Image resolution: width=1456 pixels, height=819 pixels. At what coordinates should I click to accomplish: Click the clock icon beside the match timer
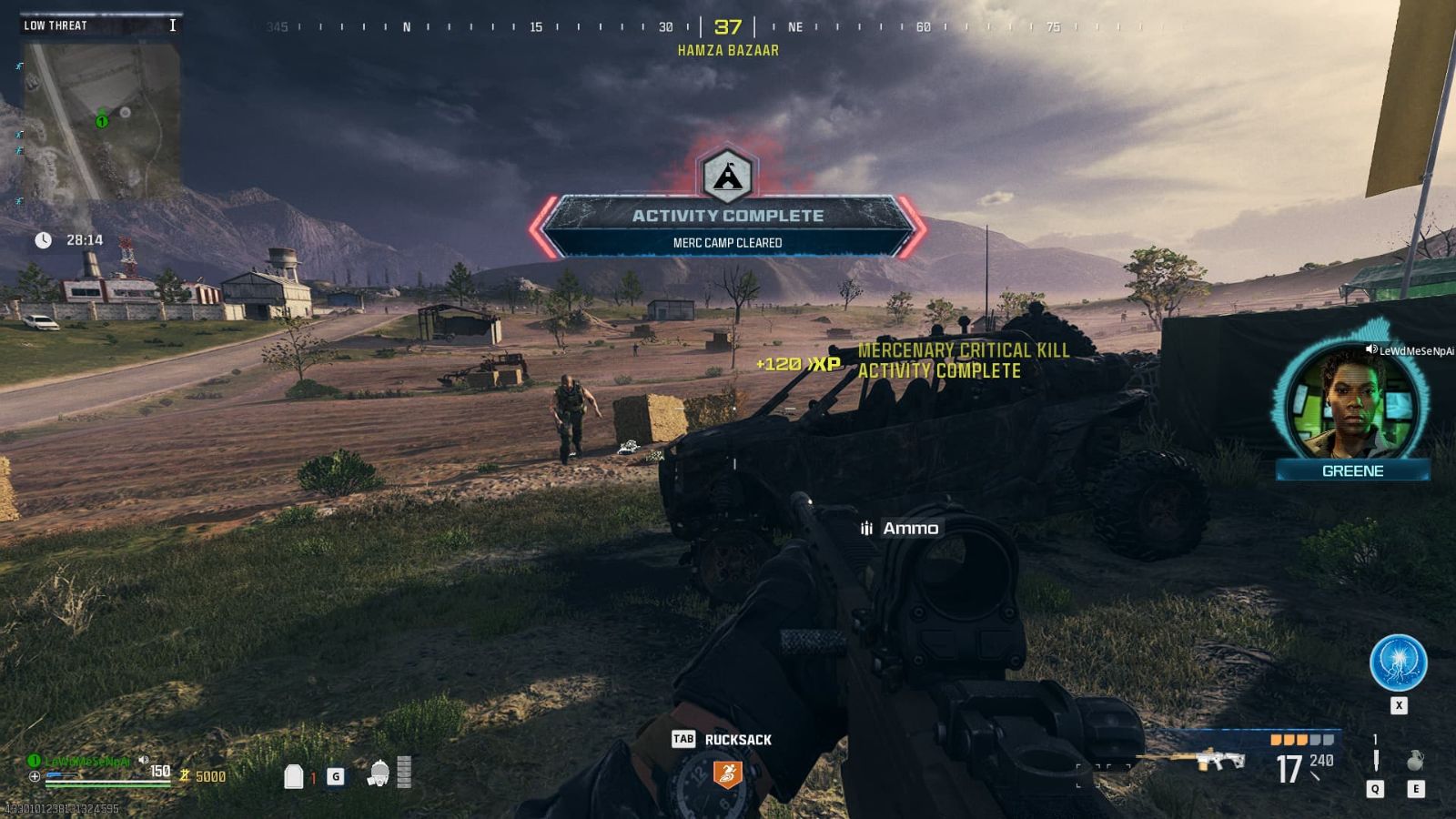pyautogui.click(x=42, y=241)
